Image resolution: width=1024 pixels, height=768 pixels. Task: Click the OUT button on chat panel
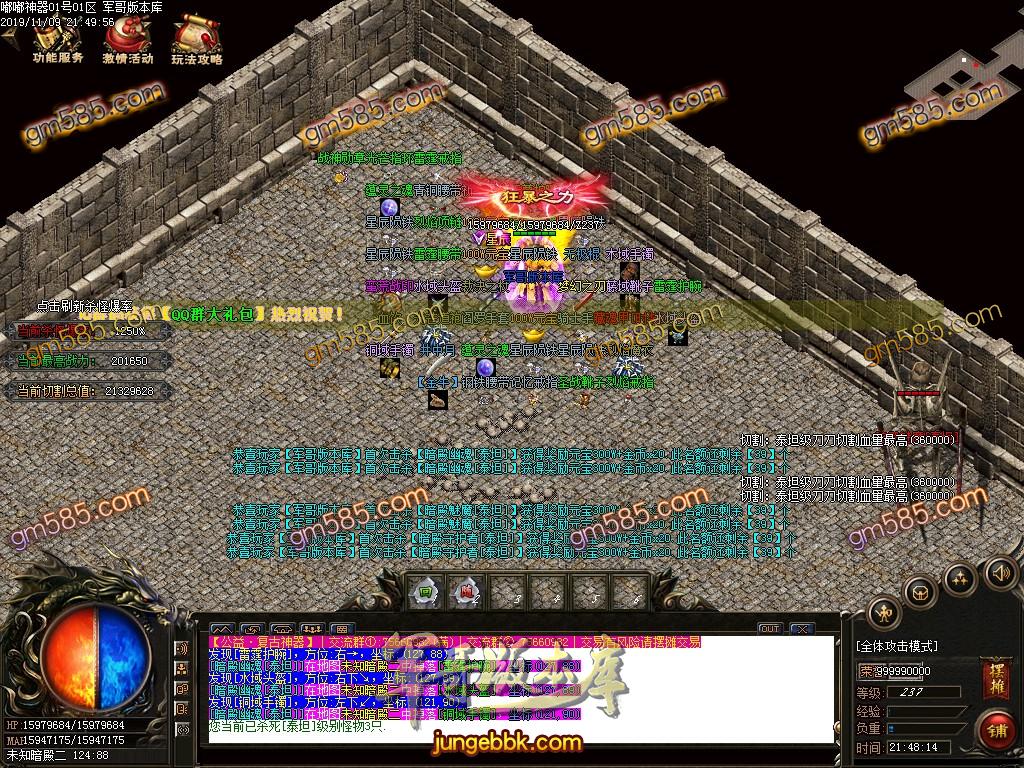coord(769,628)
